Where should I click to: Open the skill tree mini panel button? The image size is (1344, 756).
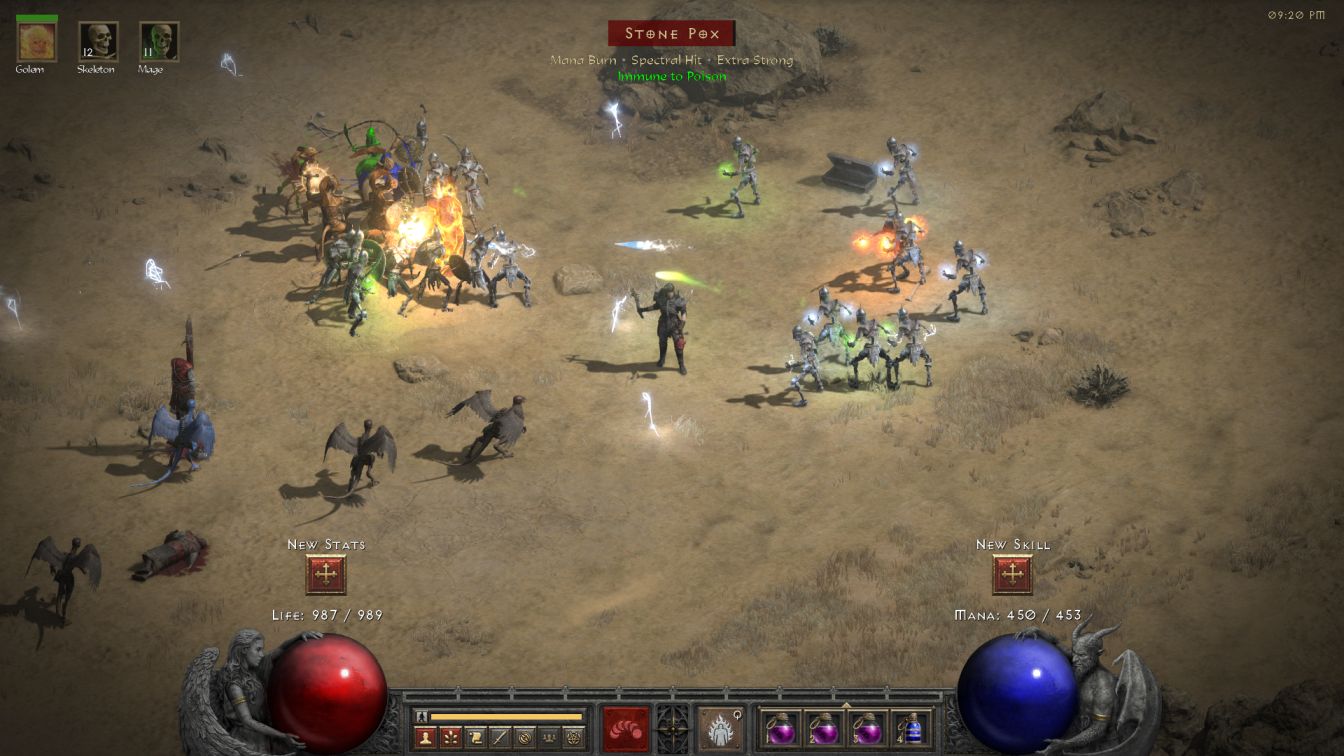451,738
